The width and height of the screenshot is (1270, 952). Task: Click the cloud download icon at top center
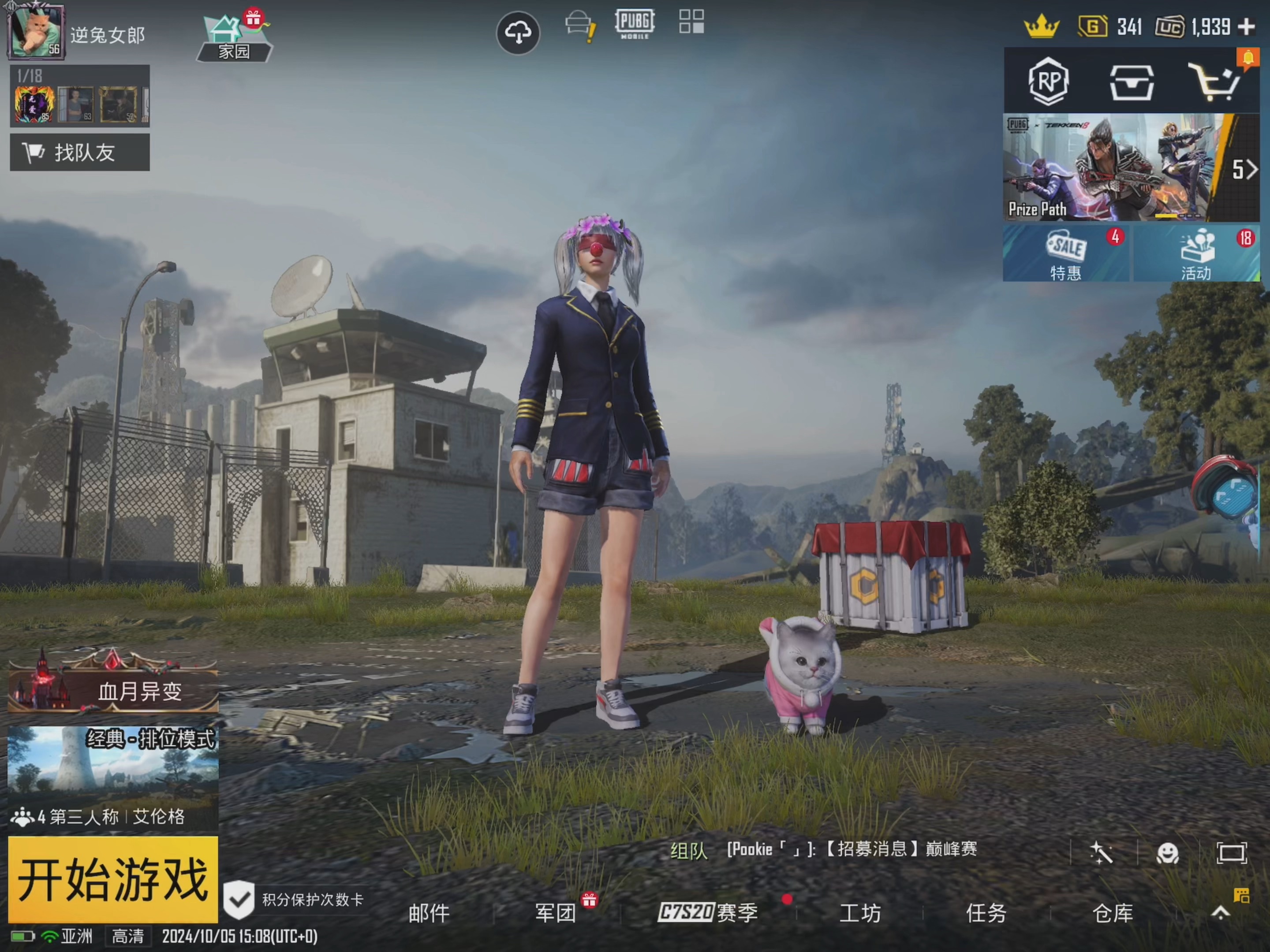519,33
